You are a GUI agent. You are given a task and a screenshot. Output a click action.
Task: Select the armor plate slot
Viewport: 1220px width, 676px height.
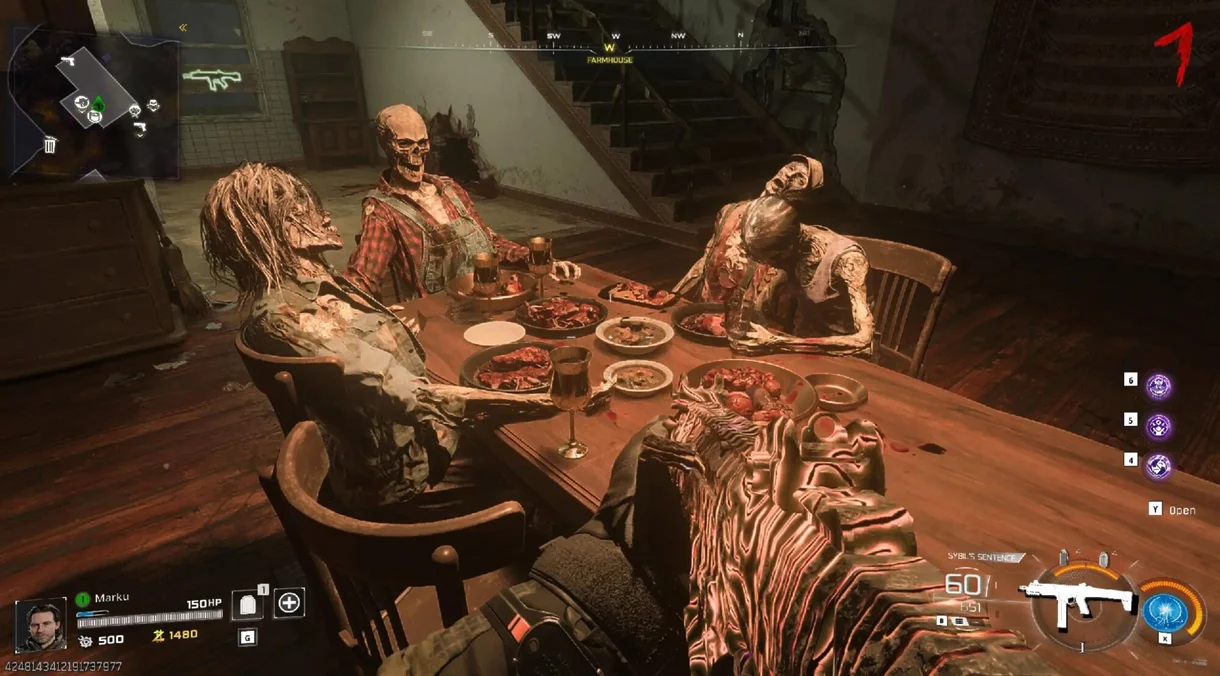[247, 604]
